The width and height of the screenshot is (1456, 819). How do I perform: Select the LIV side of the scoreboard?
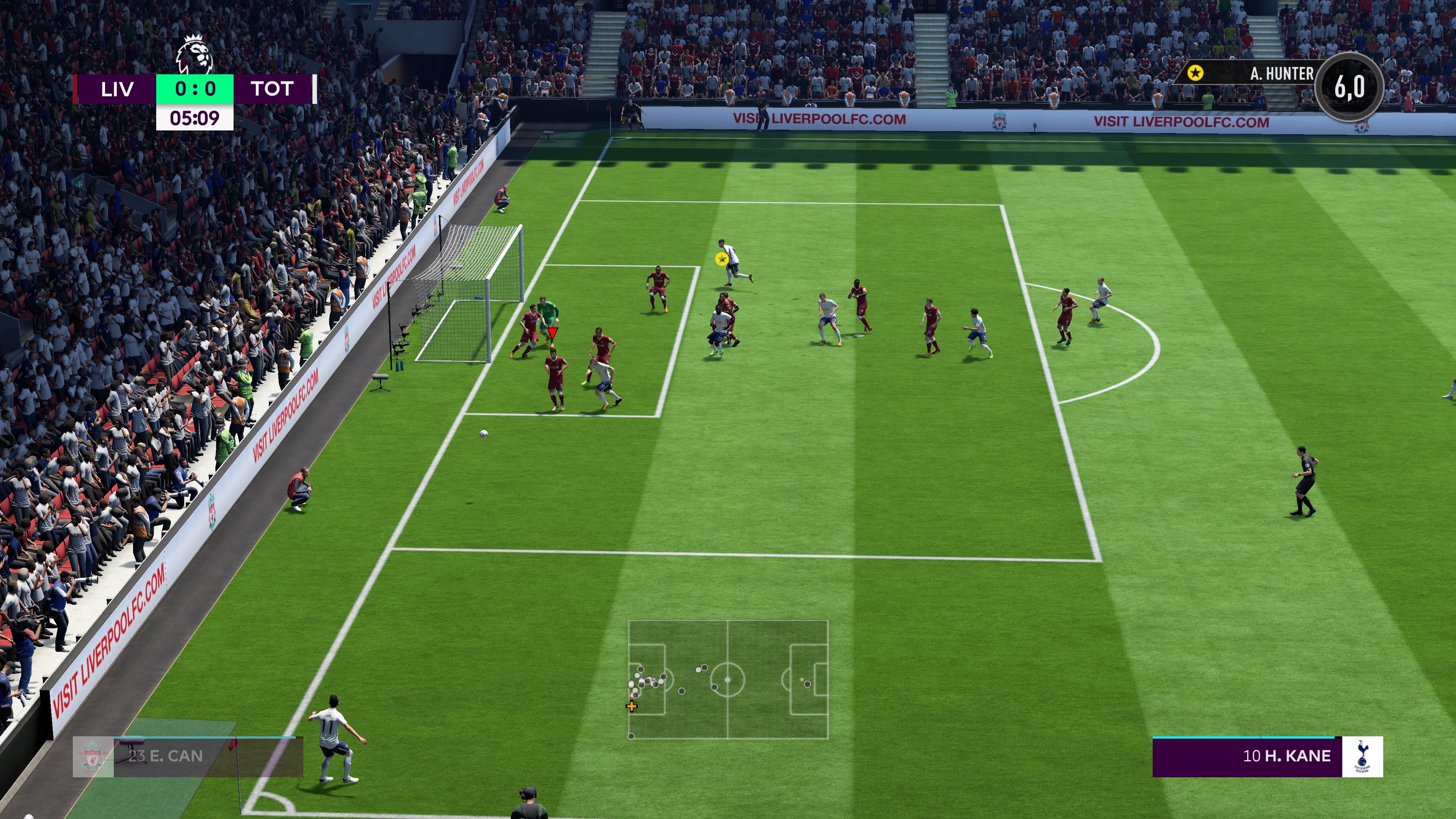[118, 89]
